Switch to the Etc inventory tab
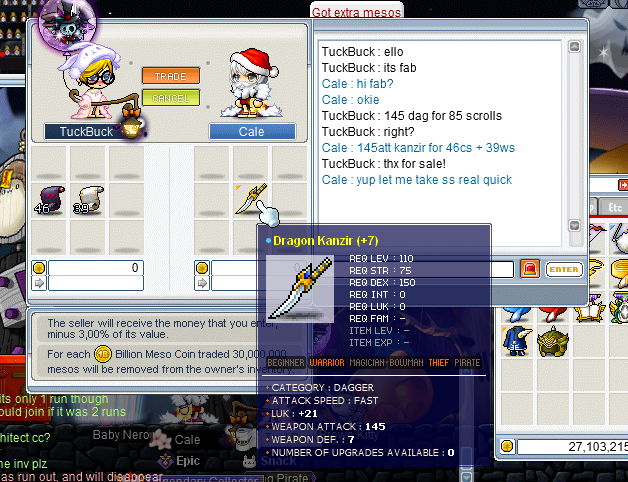 [x=617, y=206]
